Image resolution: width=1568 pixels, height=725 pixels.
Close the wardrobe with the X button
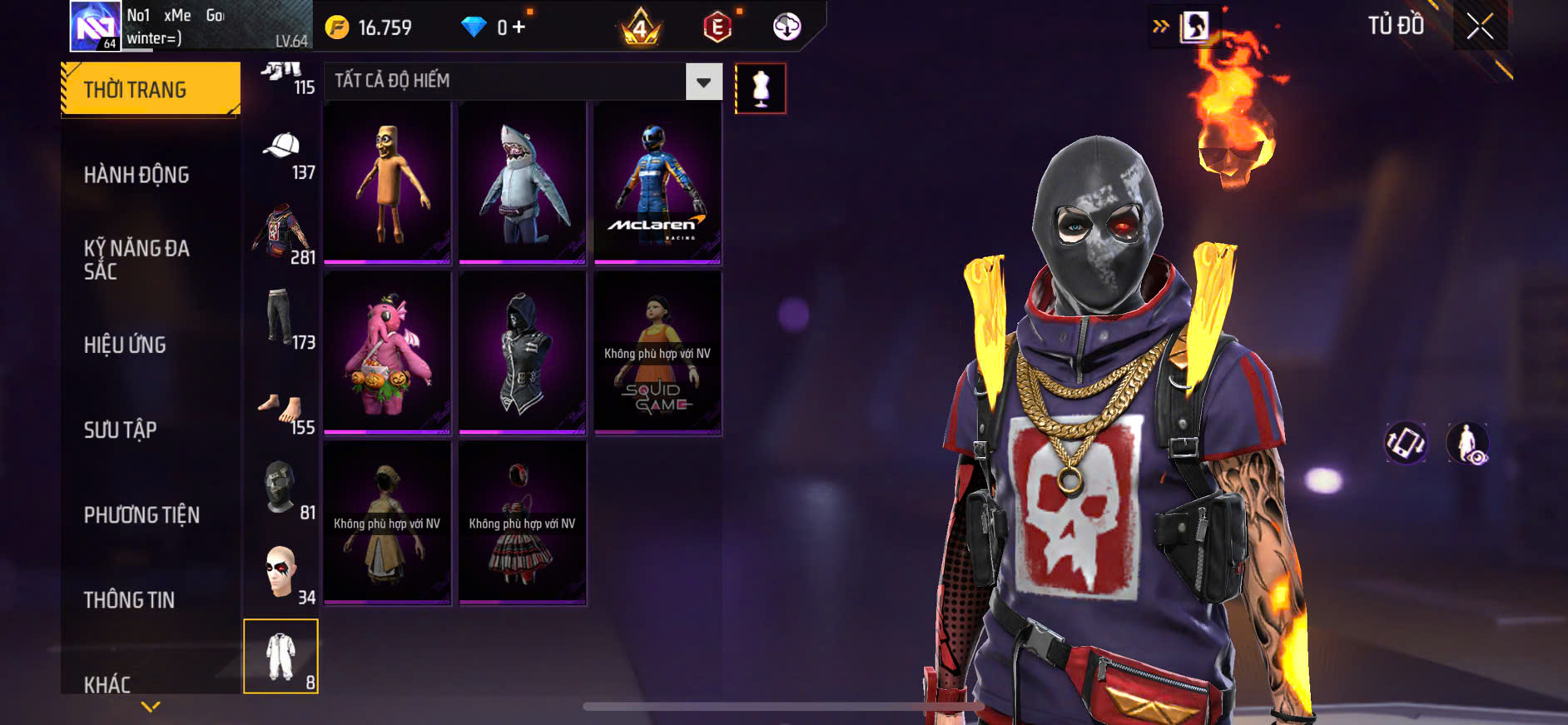tap(1479, 27)
